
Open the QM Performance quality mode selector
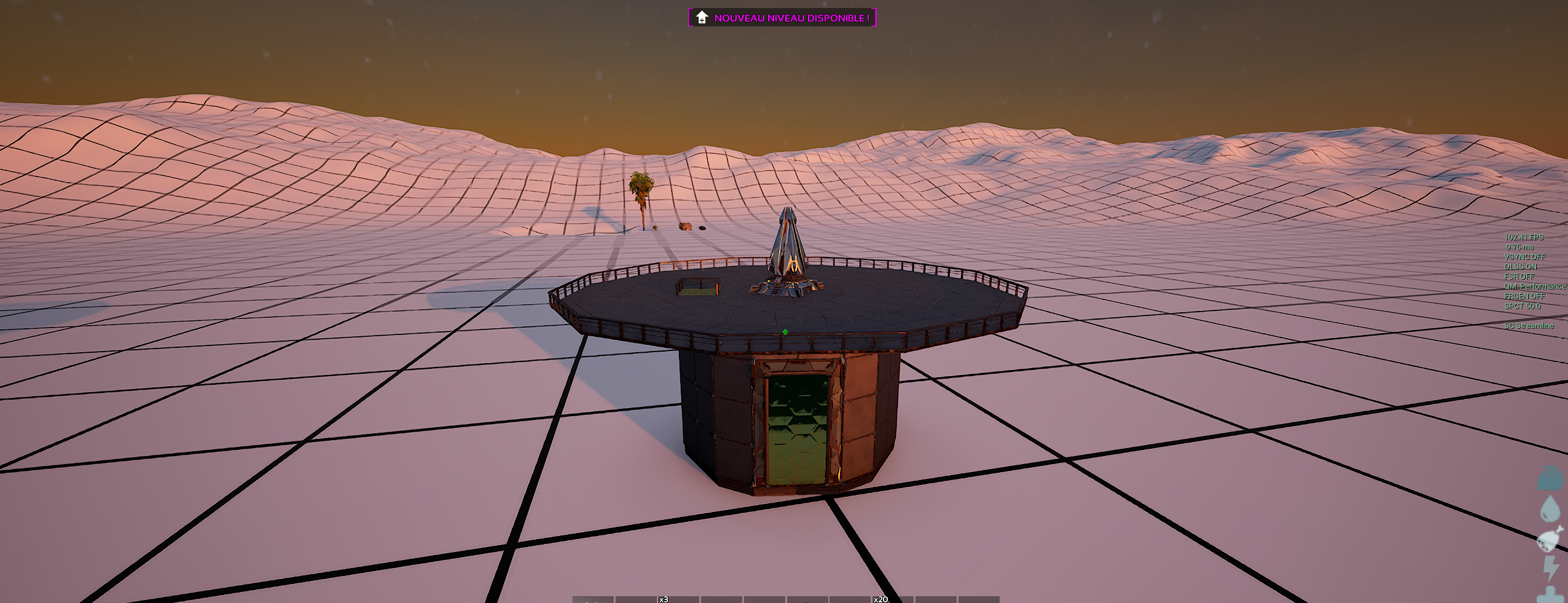[x=1534, y=286]
